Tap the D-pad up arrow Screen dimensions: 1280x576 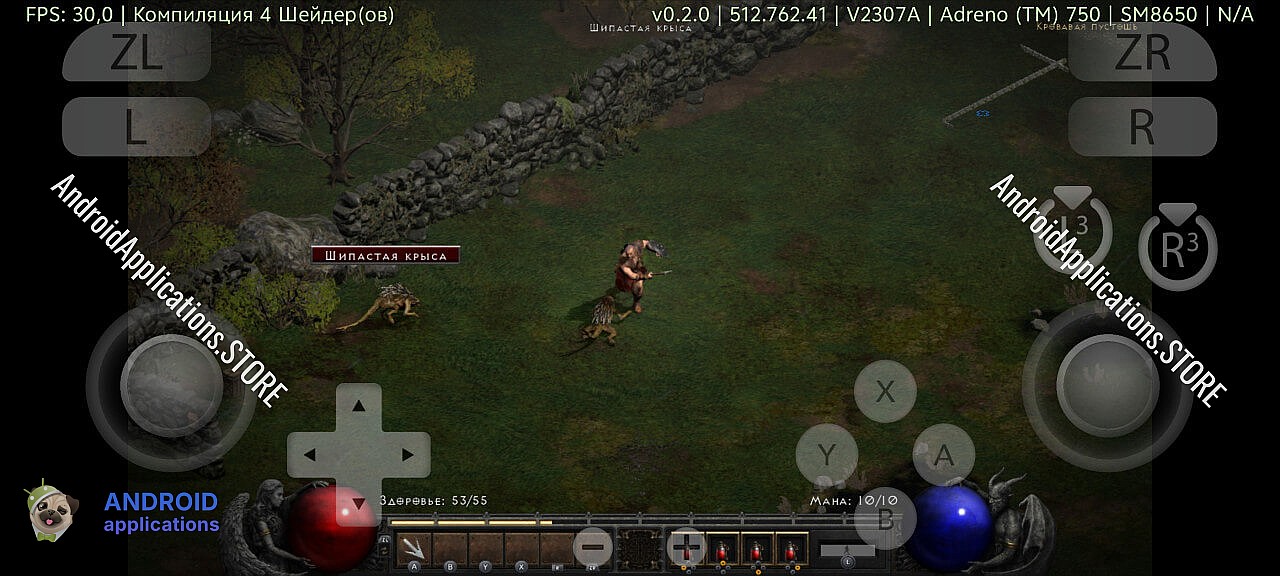coord(358,405)
